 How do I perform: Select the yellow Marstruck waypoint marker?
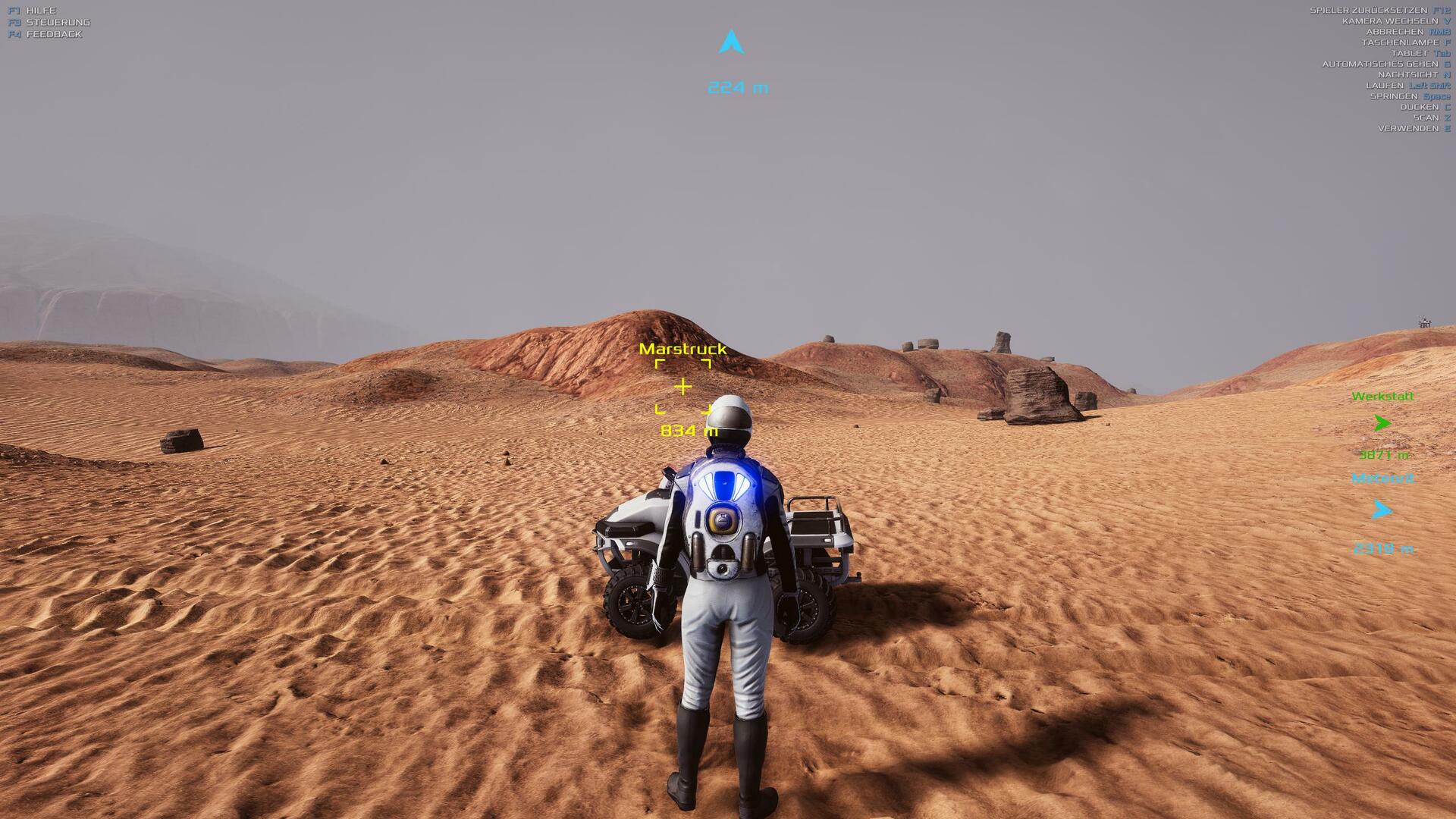pos(682,387)
